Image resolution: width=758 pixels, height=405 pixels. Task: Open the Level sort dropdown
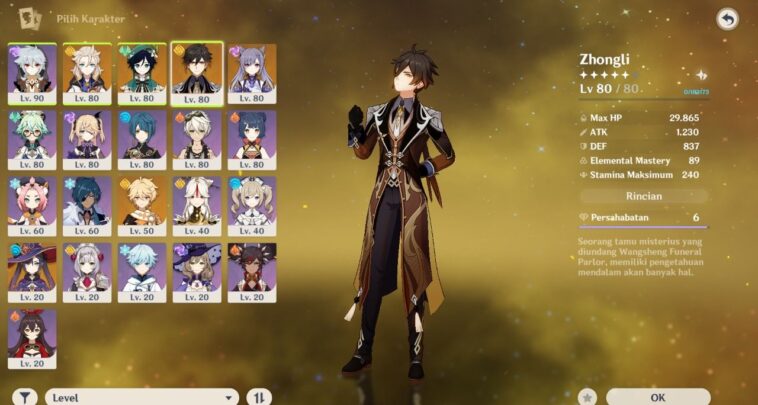pos(142,397)
